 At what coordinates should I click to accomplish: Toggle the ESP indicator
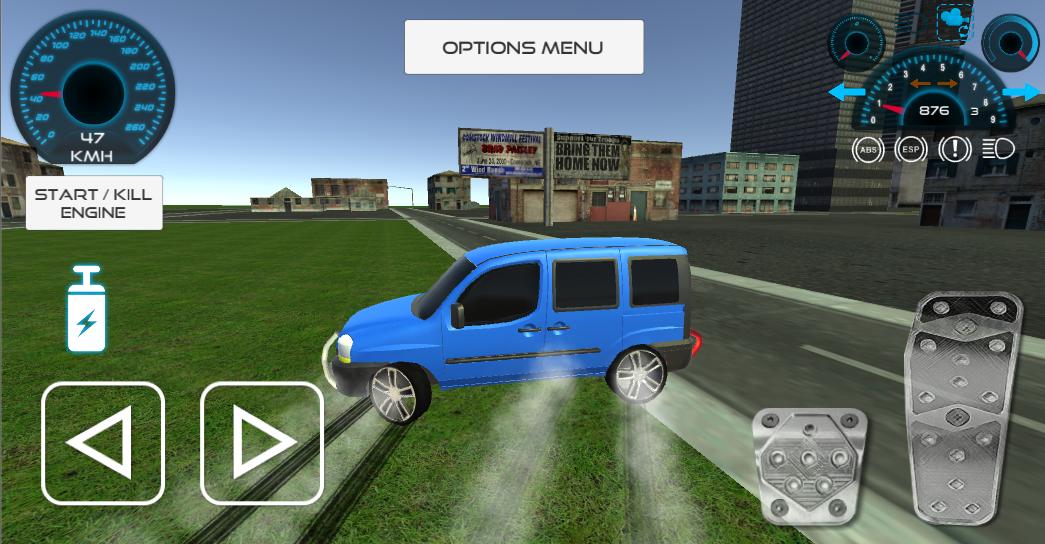point(910,150)
